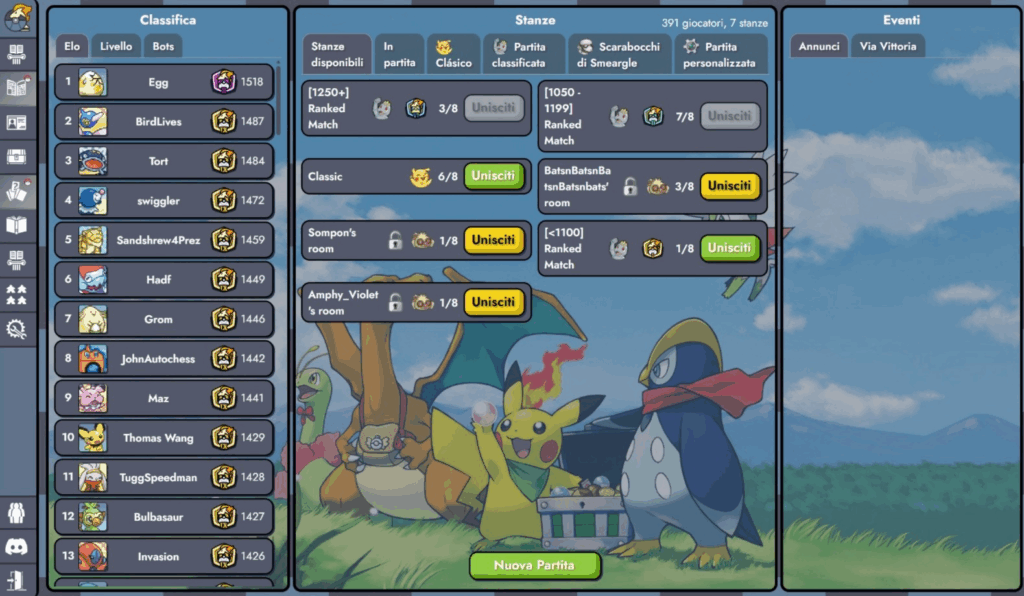Start a new game with Nuova Partita
The image size is (1024, 596).
(535, 565)
